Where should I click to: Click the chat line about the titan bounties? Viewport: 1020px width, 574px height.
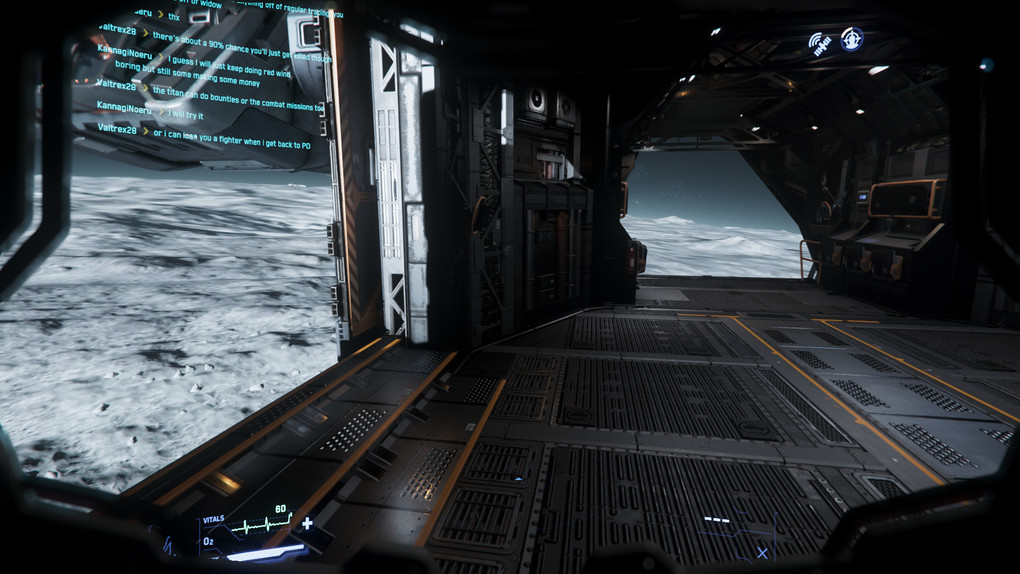pyautogui.click(x=238, y=91)
